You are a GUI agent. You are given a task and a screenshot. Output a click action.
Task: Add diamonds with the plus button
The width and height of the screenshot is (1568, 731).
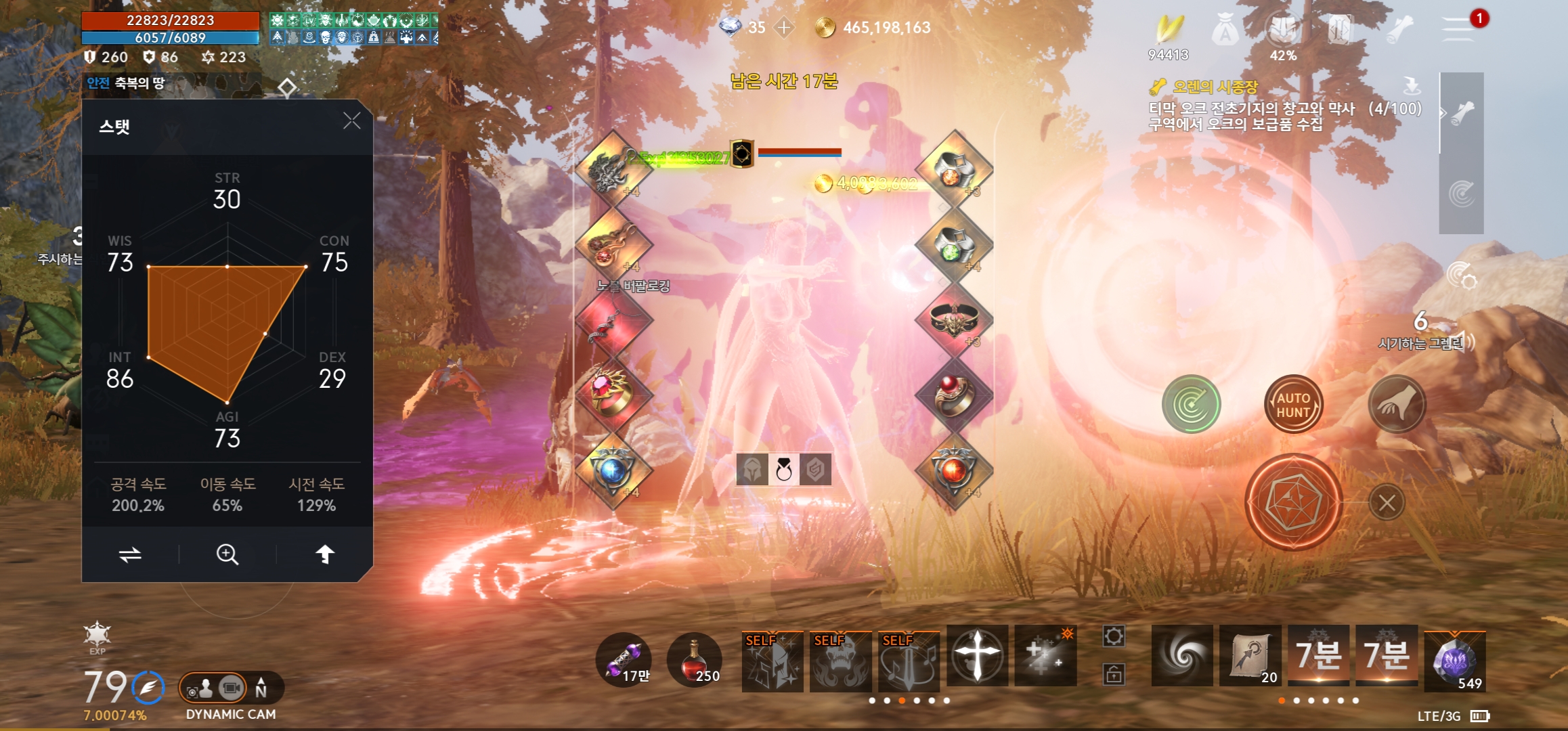(x=784, y=28)
